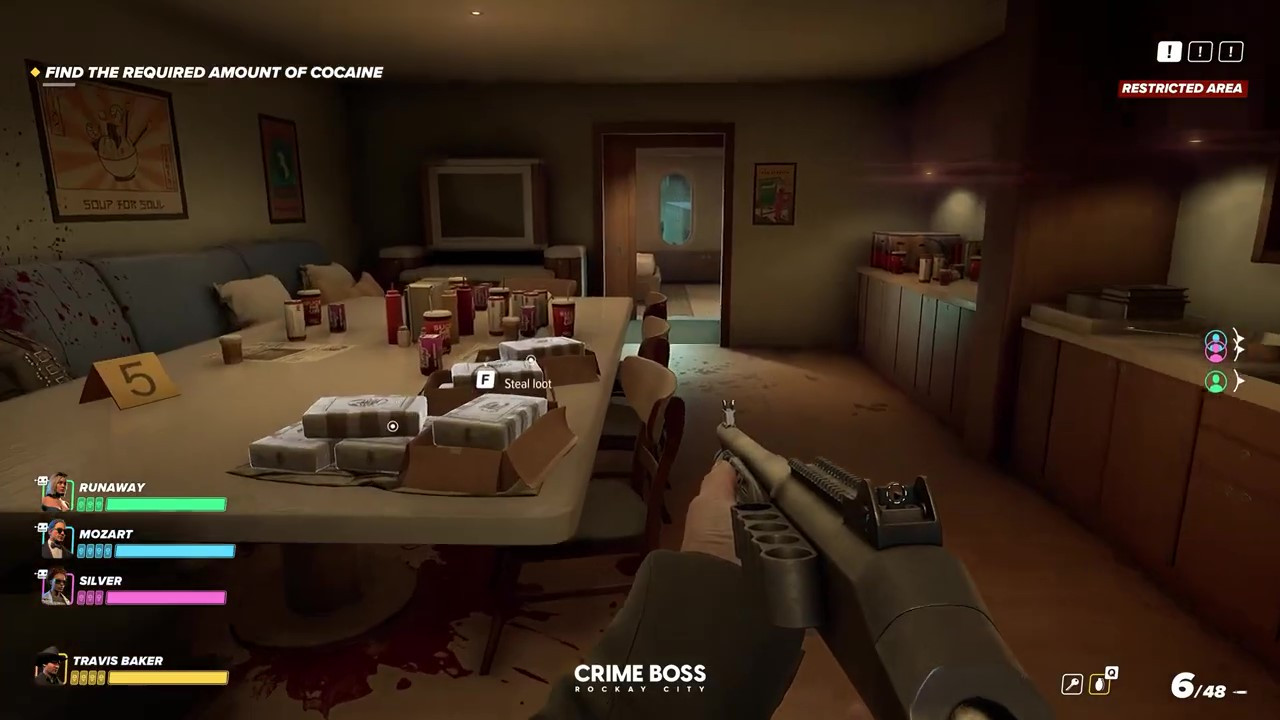The height and width of the screenshot is (720, 1280).
Task: Click the filled white alert-level indicator
Action: (1168, 52)
